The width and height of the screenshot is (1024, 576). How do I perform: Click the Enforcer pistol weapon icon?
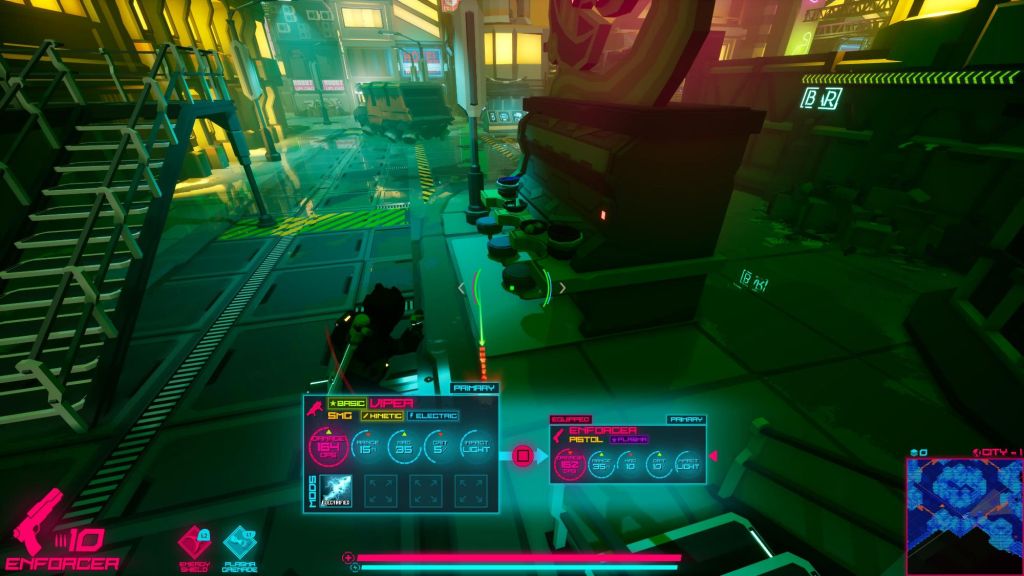38,520
